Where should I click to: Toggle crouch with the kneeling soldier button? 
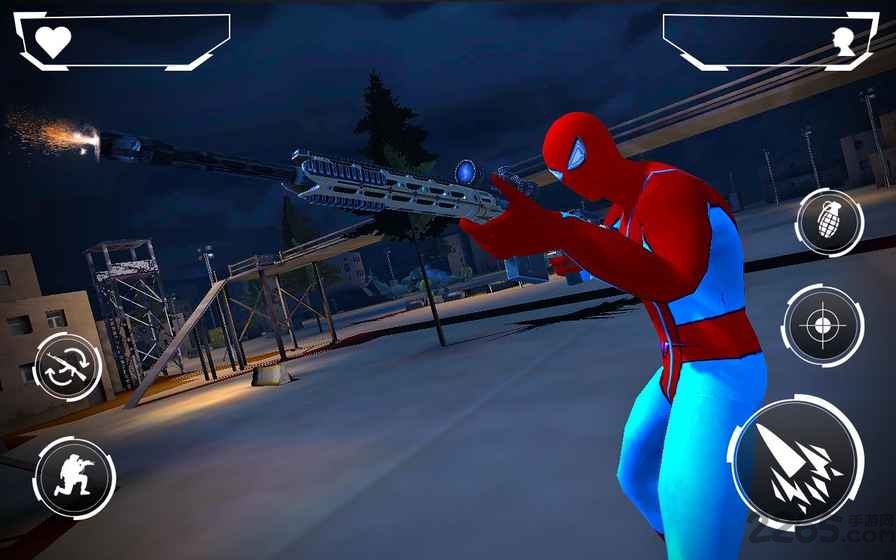pyautogui.click(x=74, y=477)
